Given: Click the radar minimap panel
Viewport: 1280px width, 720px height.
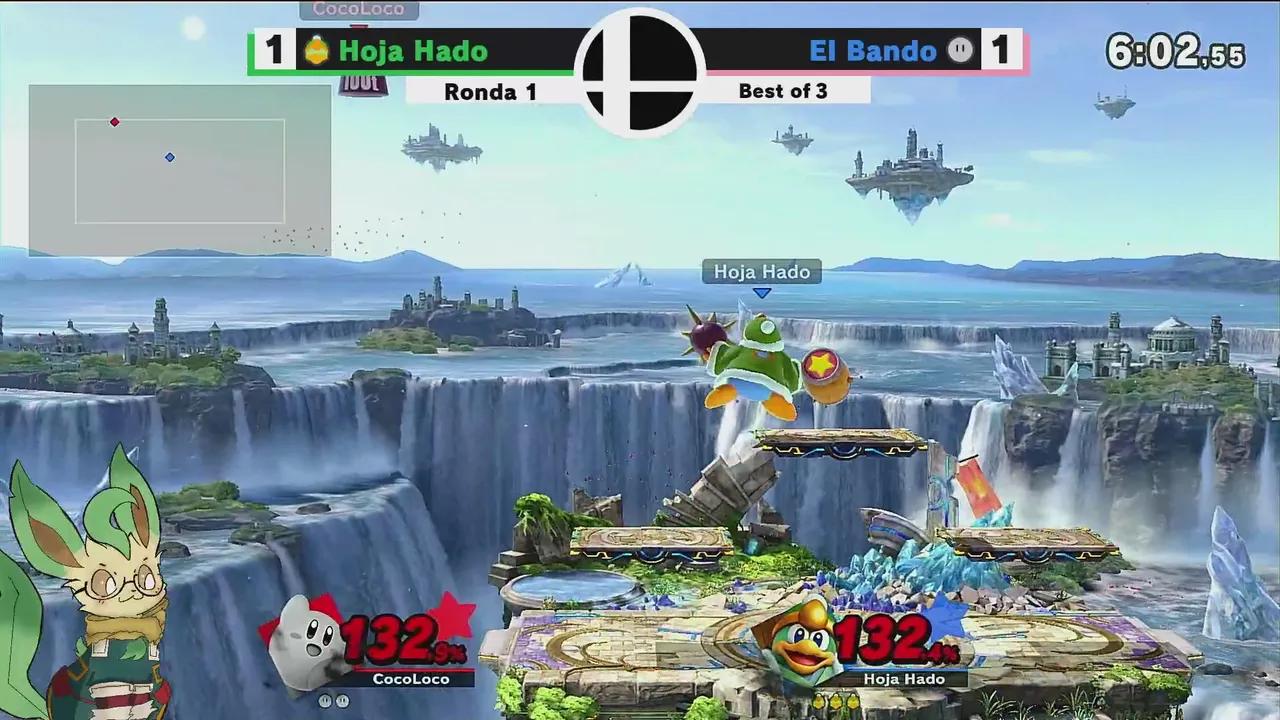Looking at the screenshot, I should [x=180, y=170].
